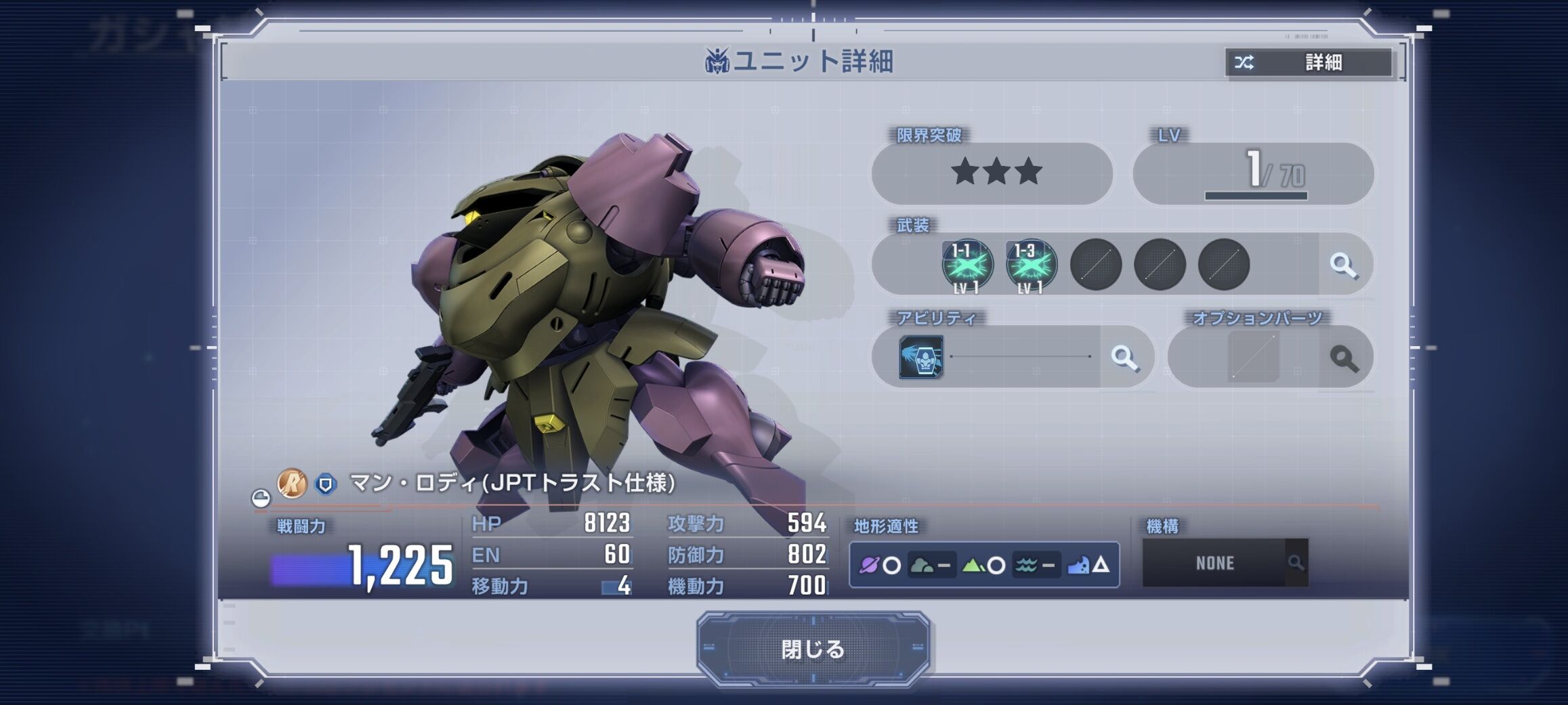Show the 地形適性 terrain aptitude panel
The image size is (1568, 705).
(983, 565)
